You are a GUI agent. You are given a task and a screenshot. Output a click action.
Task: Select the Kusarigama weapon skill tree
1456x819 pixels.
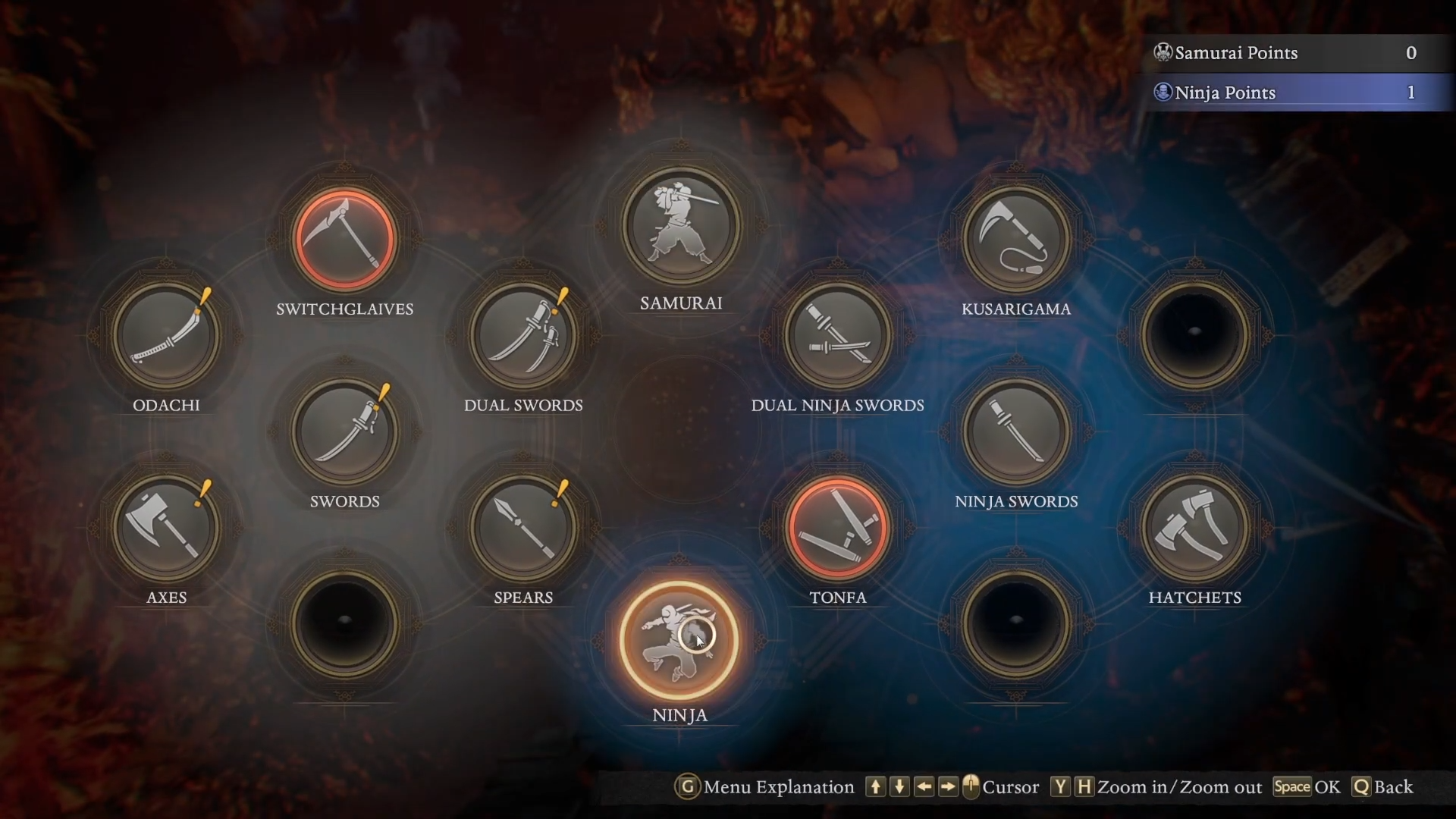coord(1016,240)
